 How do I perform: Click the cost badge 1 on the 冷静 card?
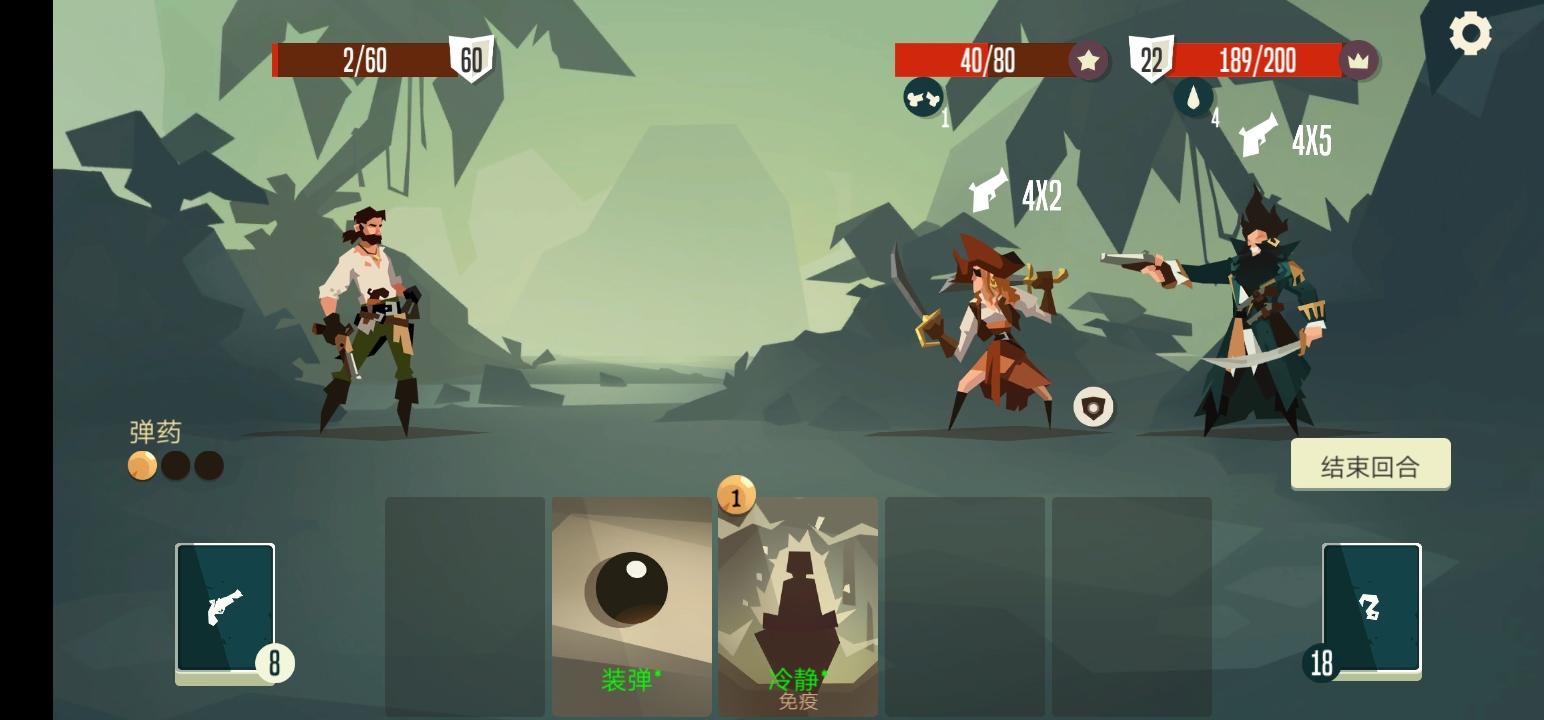[x=737, y=497]
